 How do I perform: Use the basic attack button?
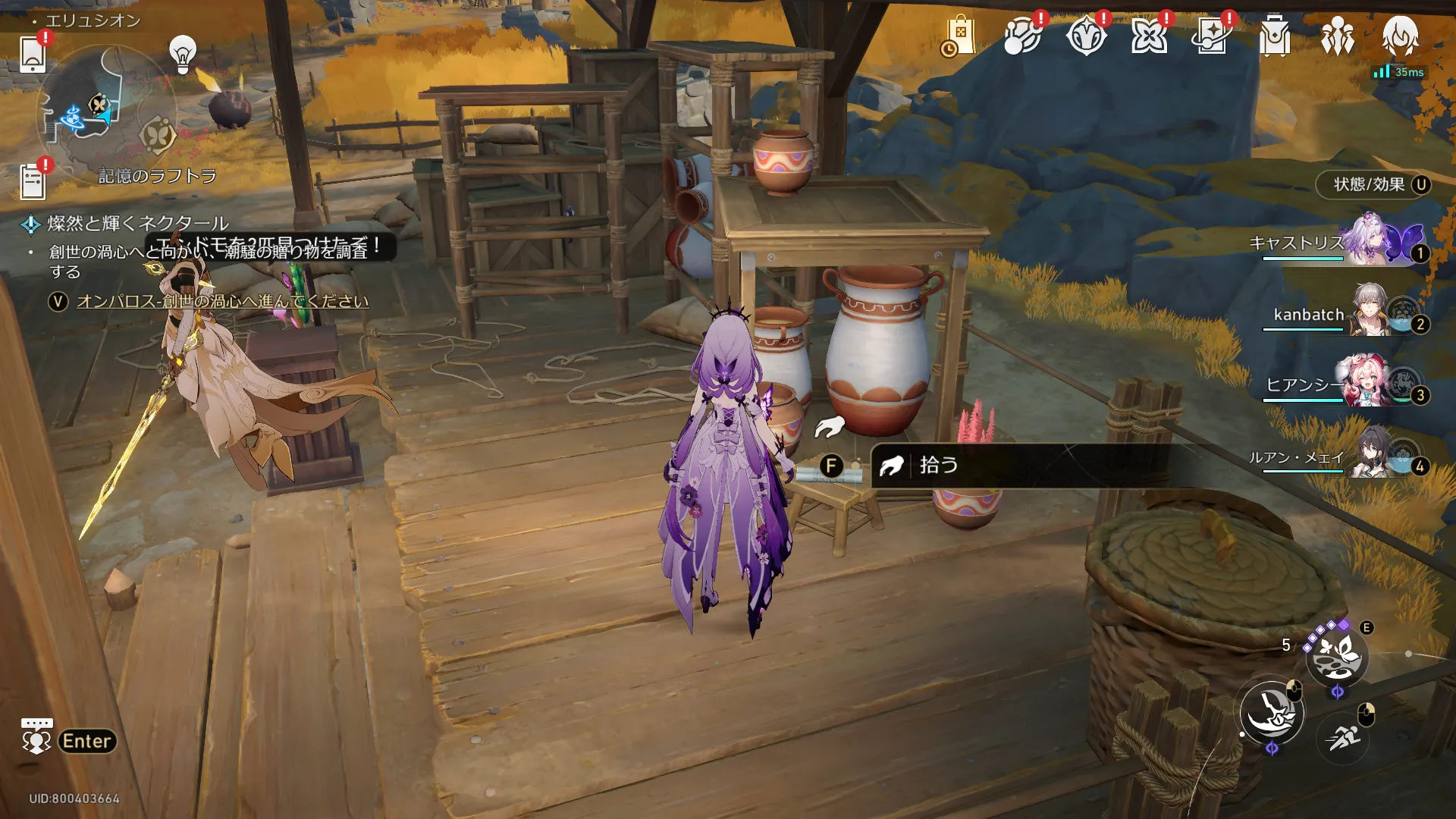pyautogui.click(x=1272, y=713)
